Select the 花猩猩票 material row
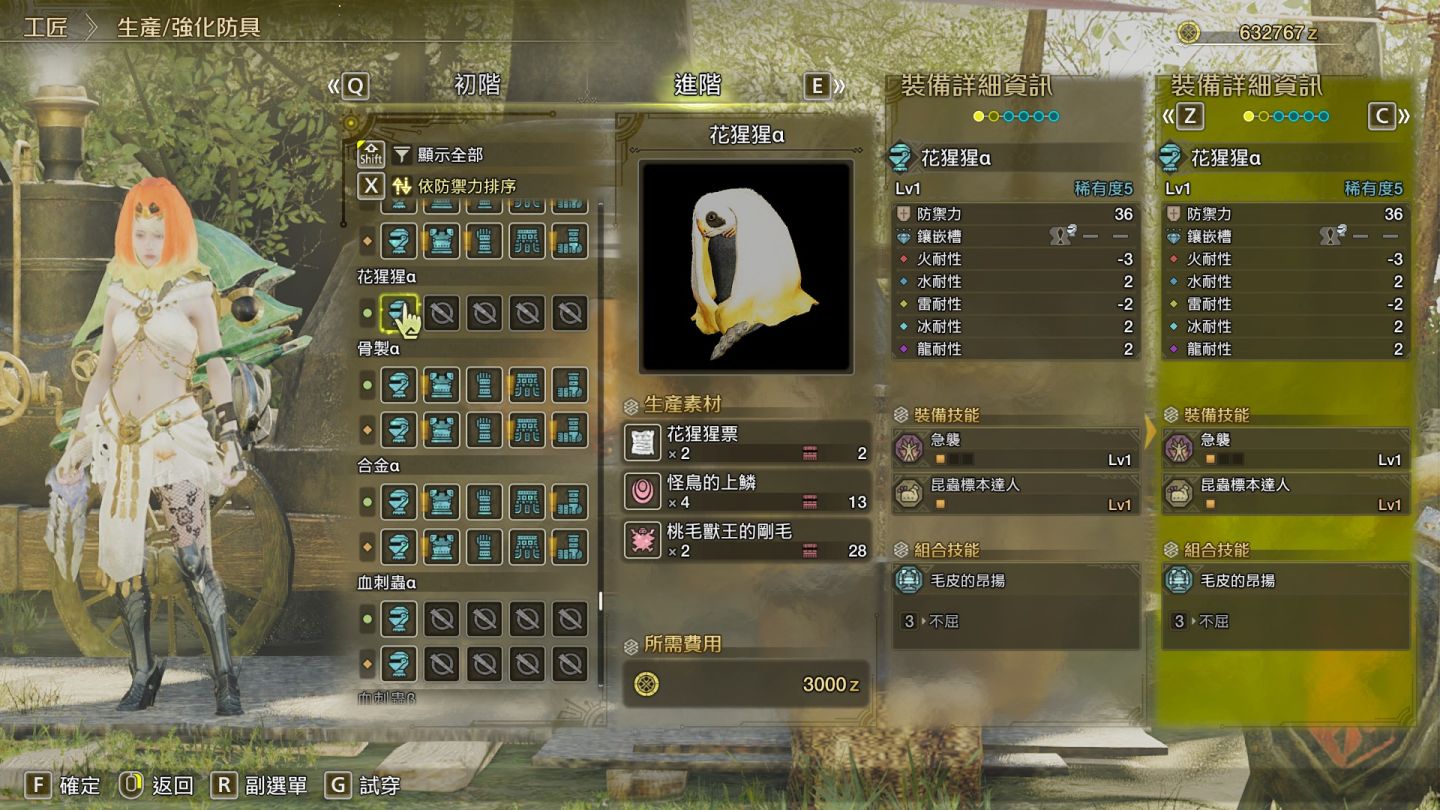 click(x=745, y=443)
